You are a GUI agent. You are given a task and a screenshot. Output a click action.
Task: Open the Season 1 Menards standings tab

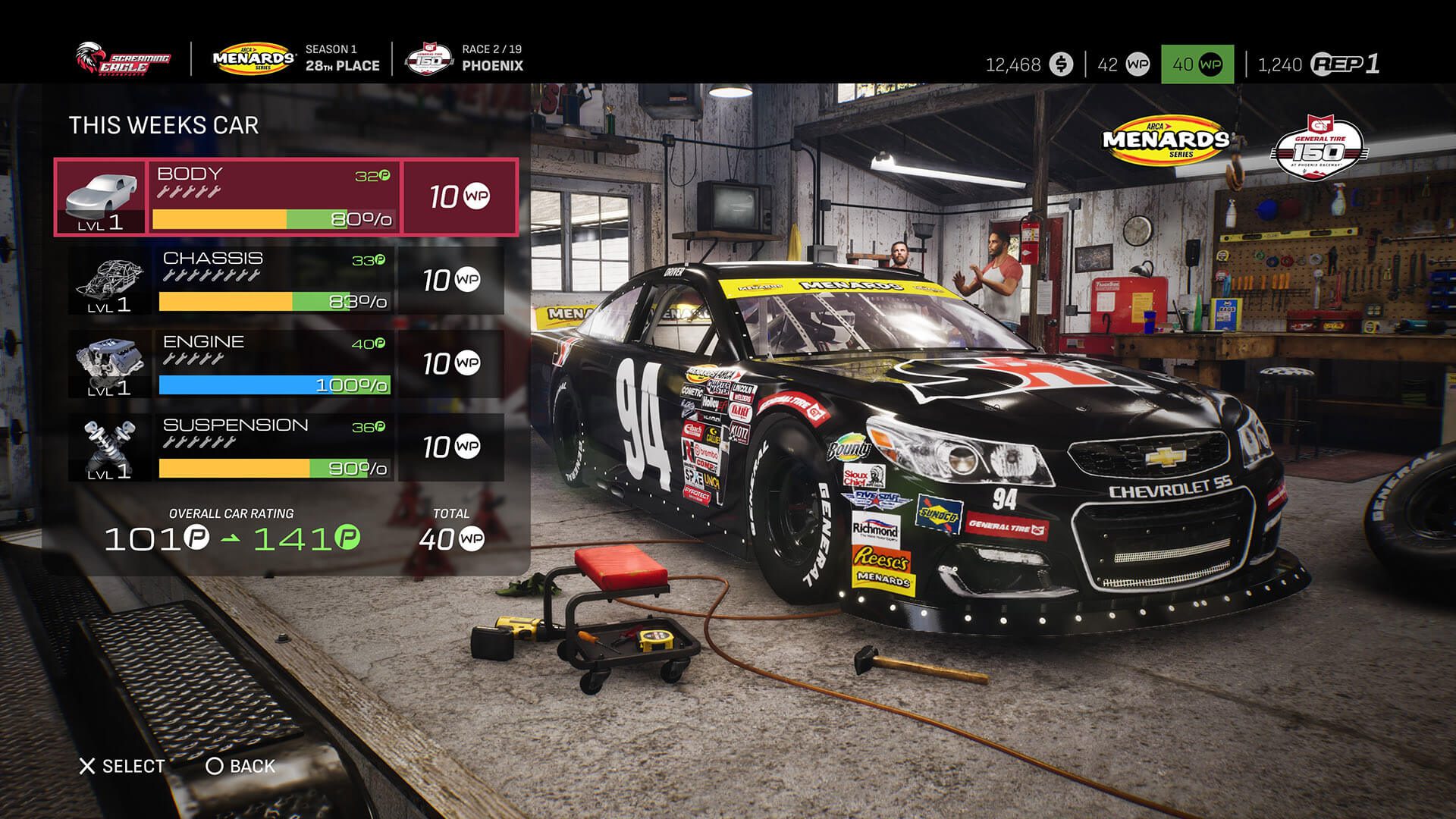click(x=343, y=59)
